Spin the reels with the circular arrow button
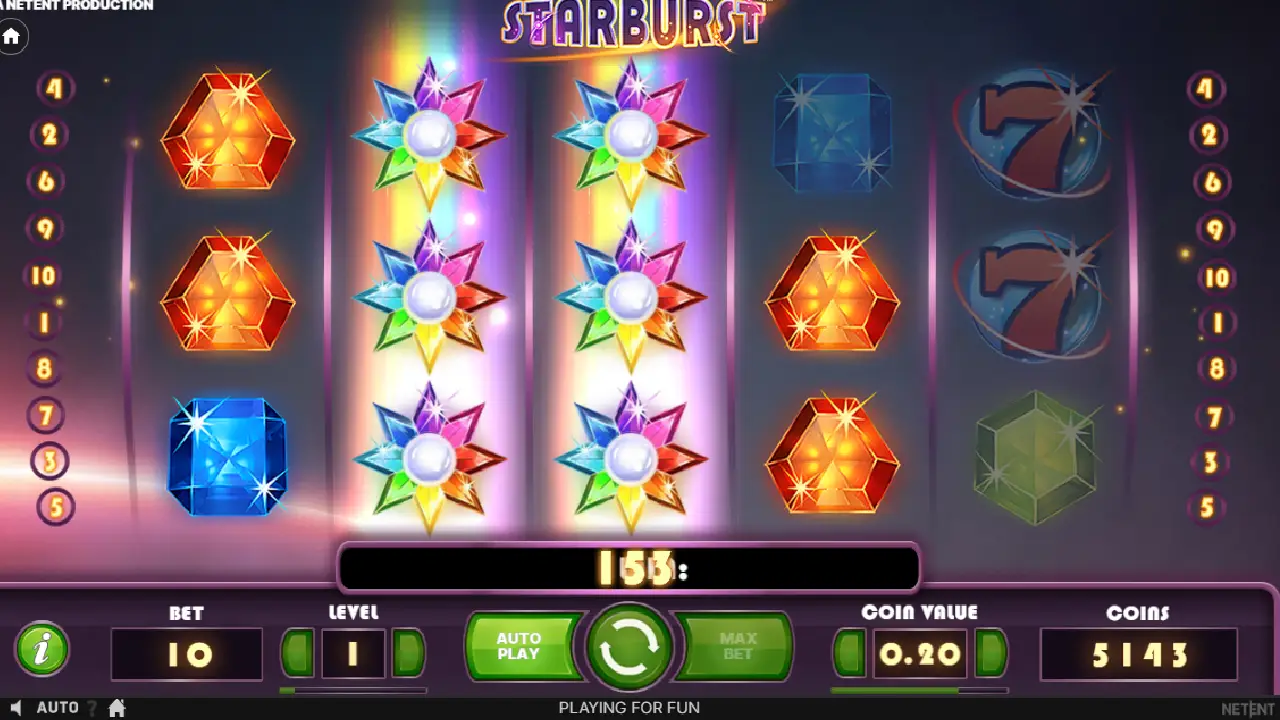 630,649
